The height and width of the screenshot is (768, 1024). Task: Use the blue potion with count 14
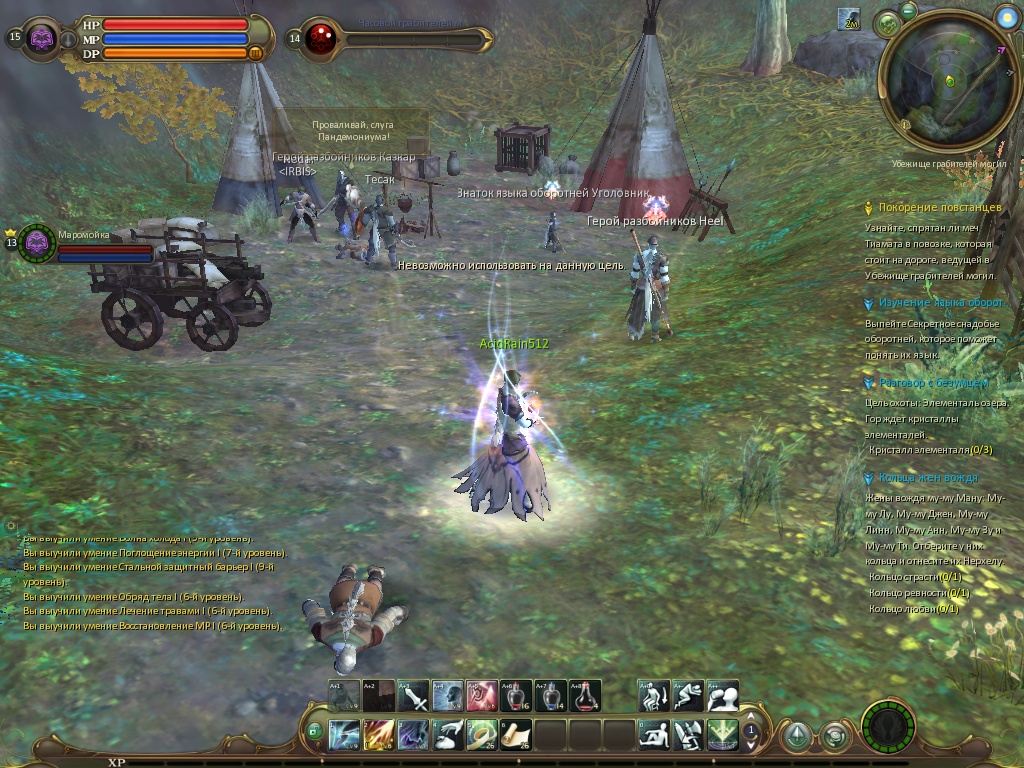click(551, 696)
